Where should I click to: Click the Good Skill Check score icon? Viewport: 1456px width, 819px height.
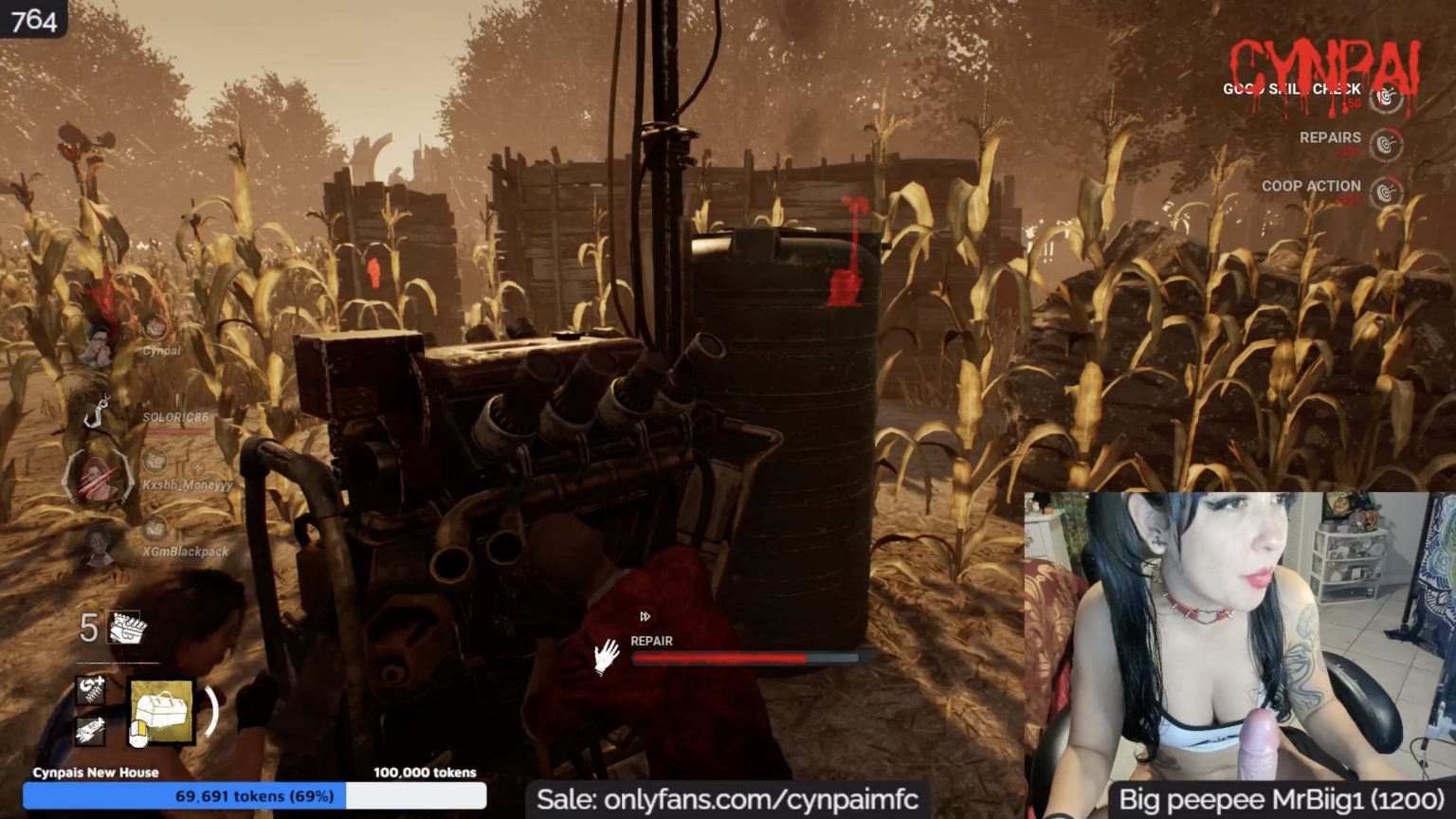[1386, 96]
